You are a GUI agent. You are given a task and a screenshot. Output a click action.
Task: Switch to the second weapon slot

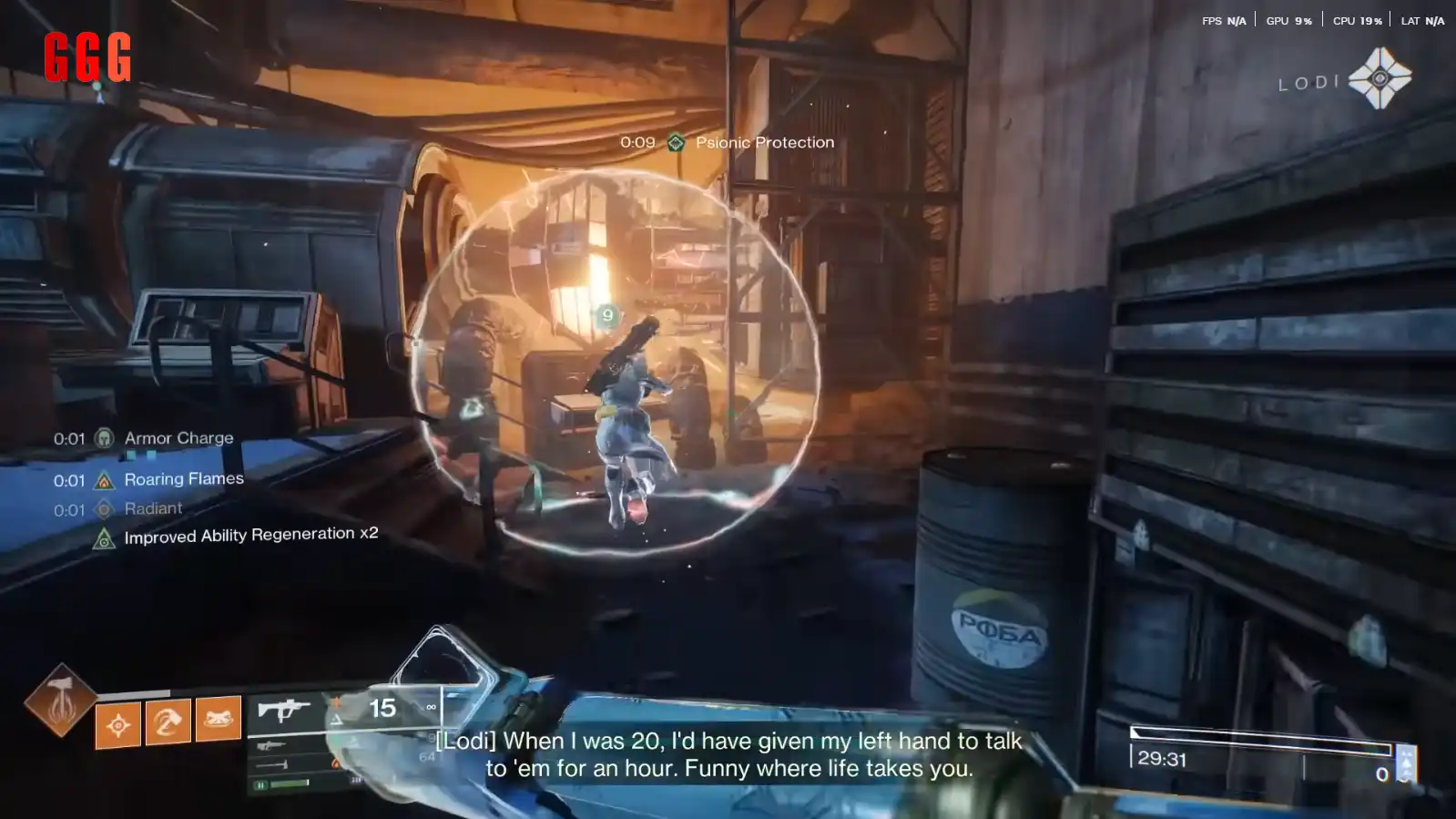271,746
